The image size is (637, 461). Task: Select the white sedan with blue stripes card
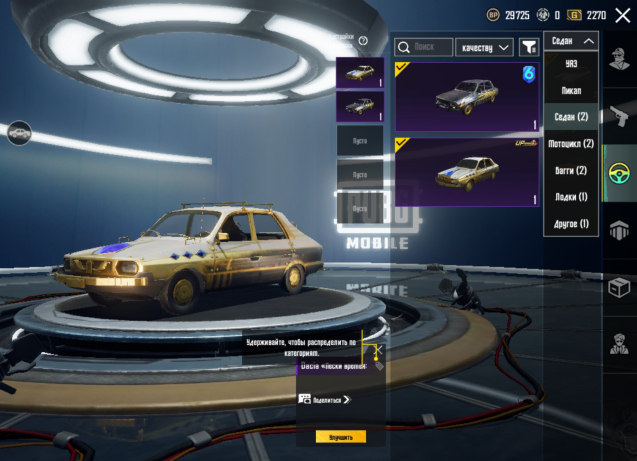click(x=467, y=171)
